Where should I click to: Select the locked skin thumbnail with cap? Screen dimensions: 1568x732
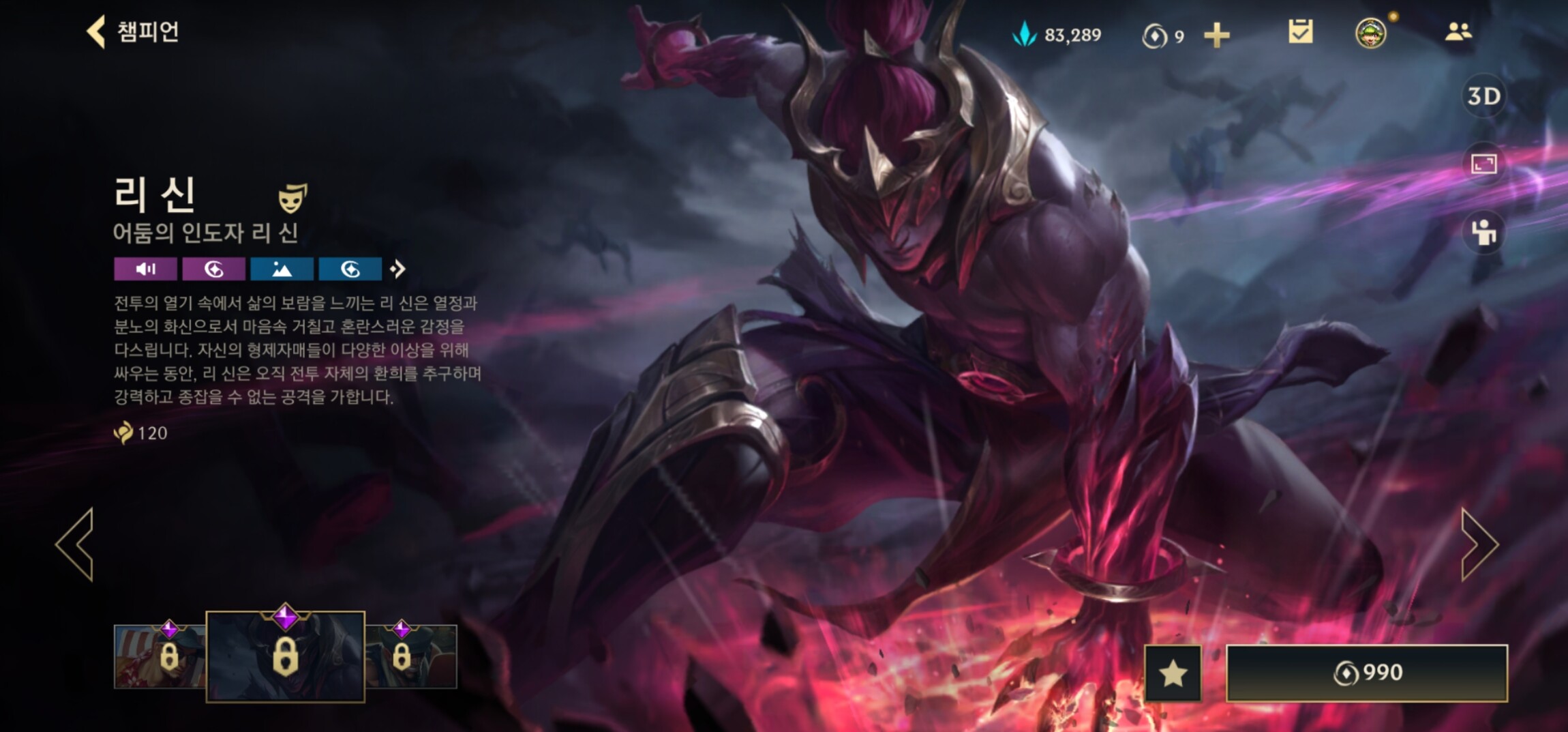411,656
